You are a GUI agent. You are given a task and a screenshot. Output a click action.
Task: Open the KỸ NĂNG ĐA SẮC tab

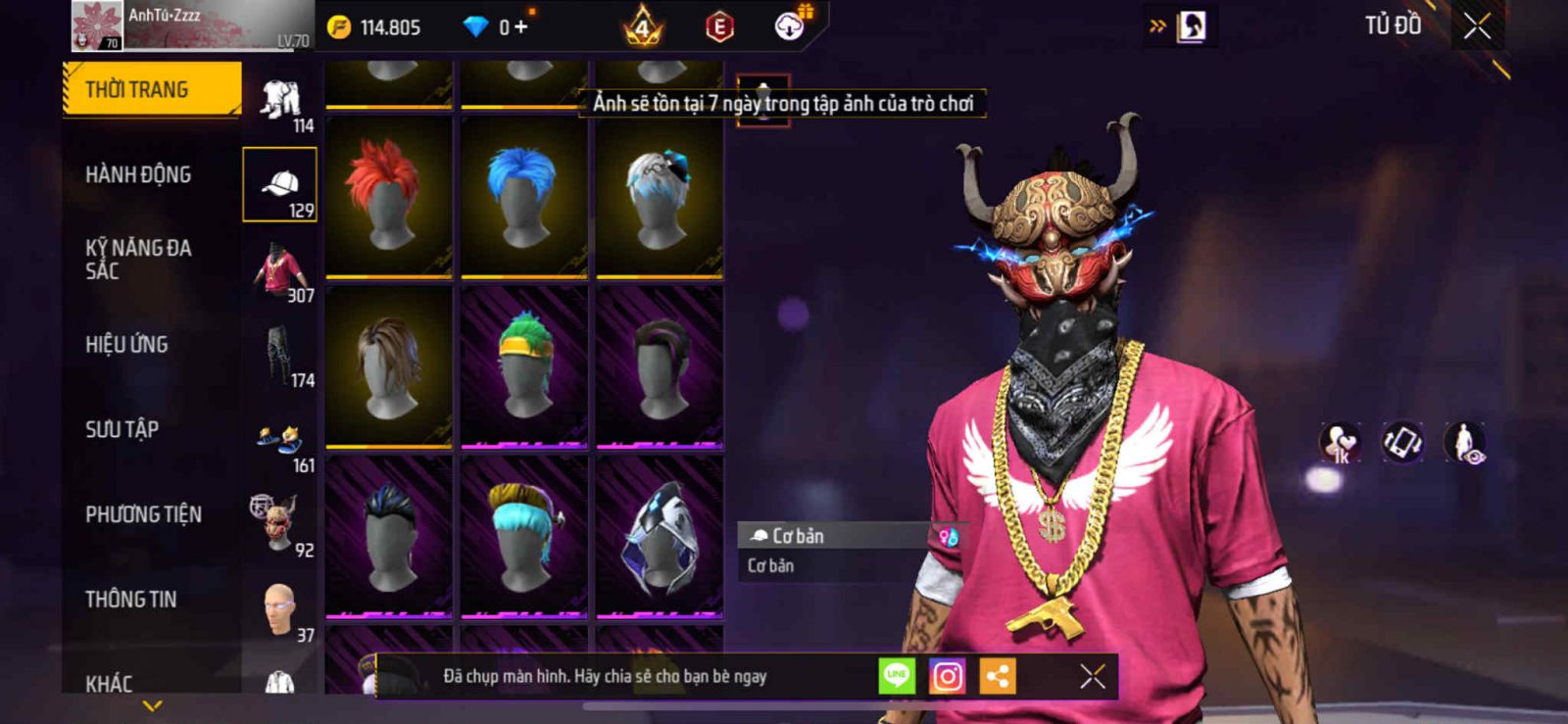[138, 259]
